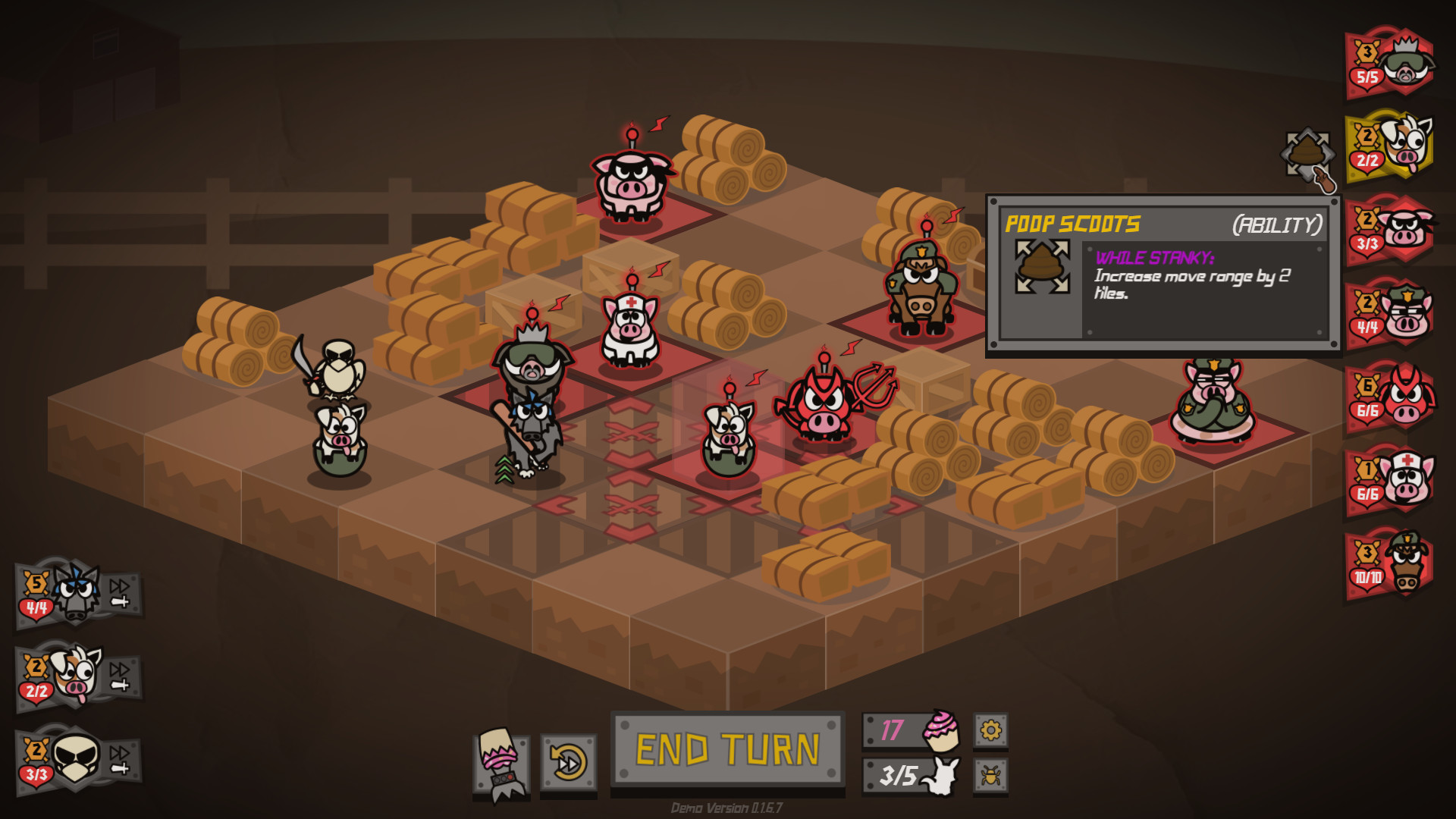1456x819 pixels.
Task: Click the END TURN button
Action: pyautogui.click(x=726, y=751)
